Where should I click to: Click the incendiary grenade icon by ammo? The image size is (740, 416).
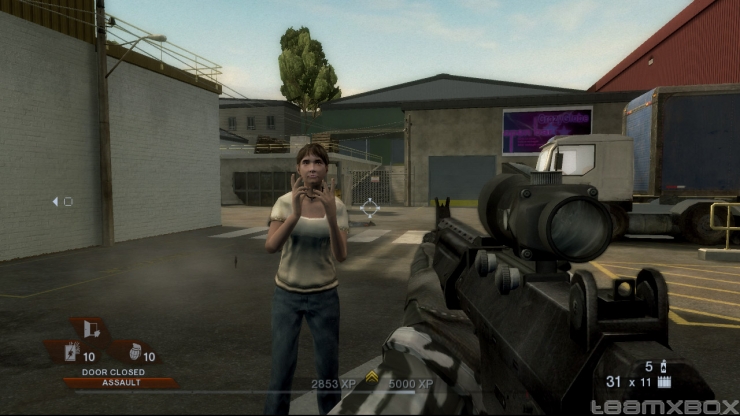tap(661, 366)
